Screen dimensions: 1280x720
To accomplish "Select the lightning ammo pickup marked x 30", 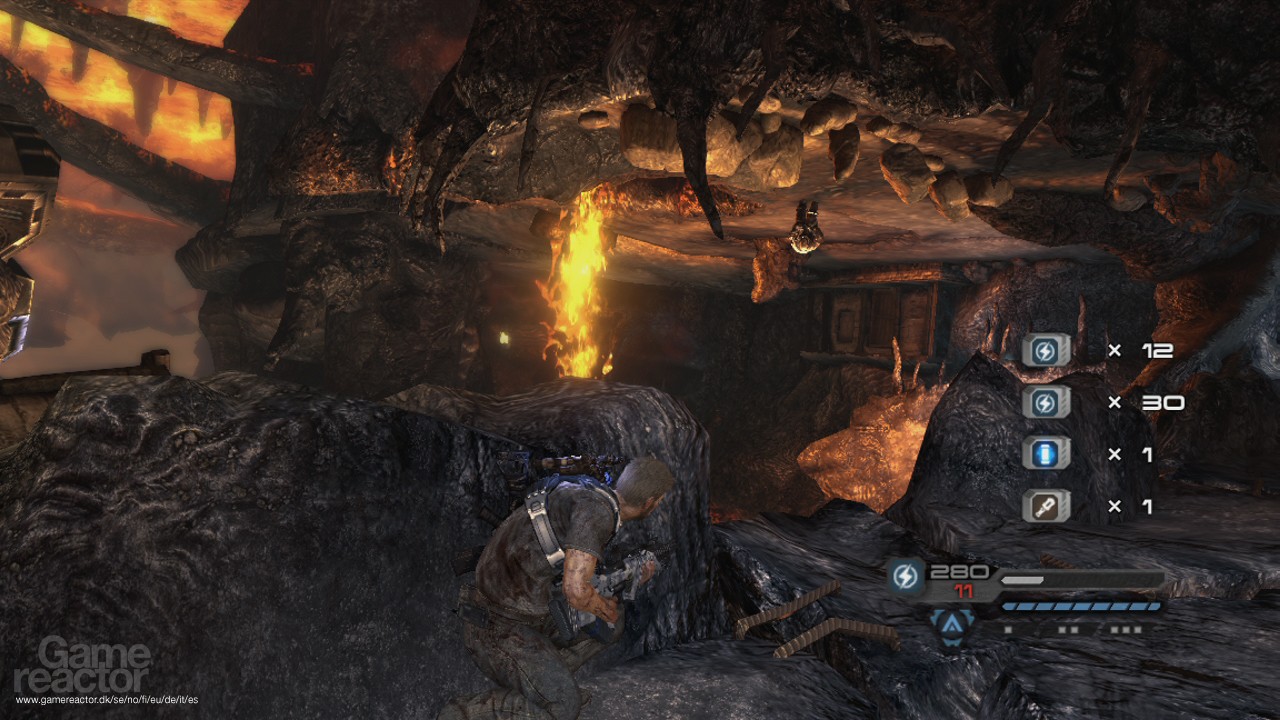I will 1046,402.
